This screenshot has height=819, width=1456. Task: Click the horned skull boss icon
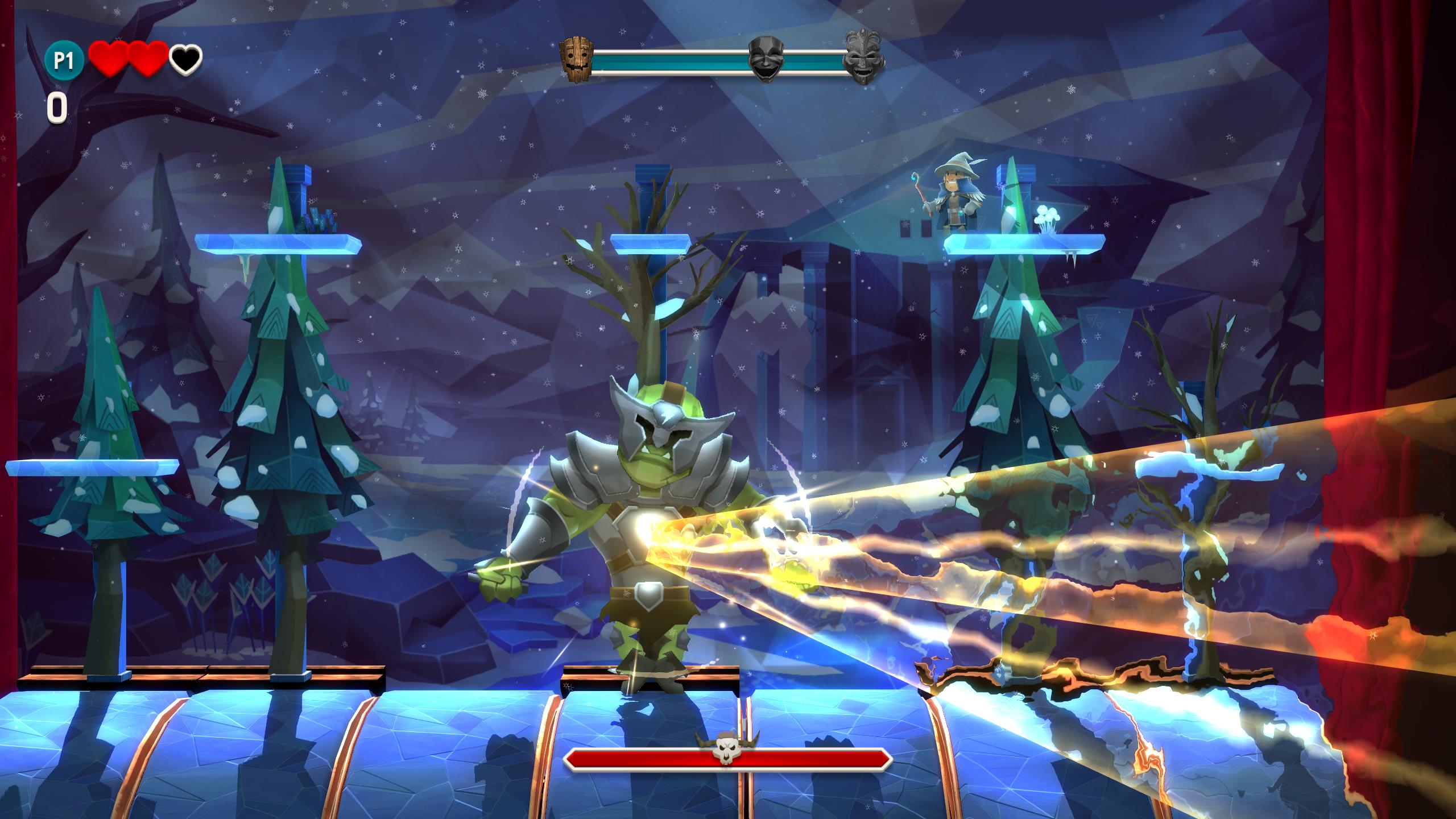(726, 748)
